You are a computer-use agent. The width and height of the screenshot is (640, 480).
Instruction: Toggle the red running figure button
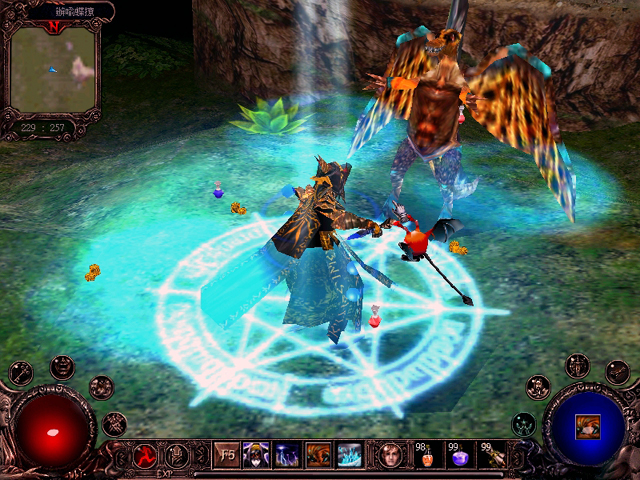pyautogui.click(x=145, y=456)
